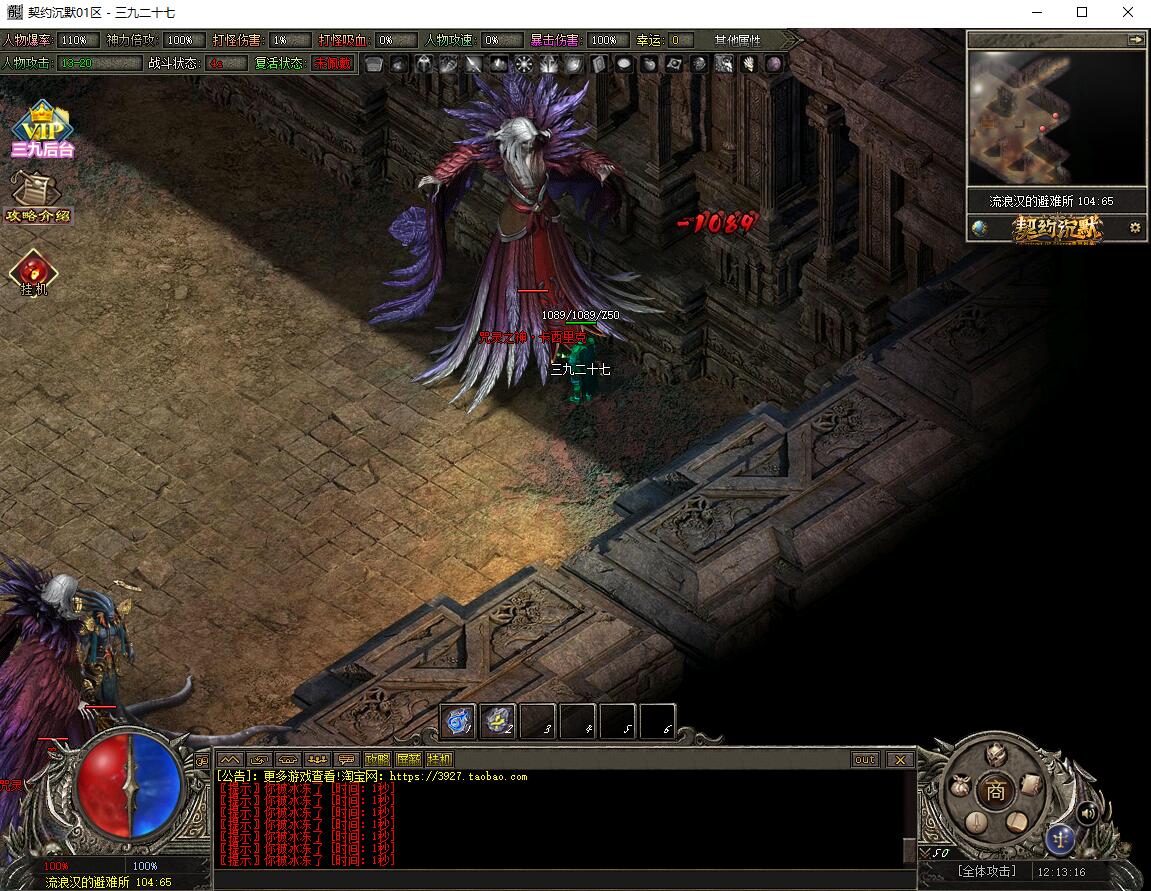
Task: Open the world map globe icon
Action: tap(980, 228)
